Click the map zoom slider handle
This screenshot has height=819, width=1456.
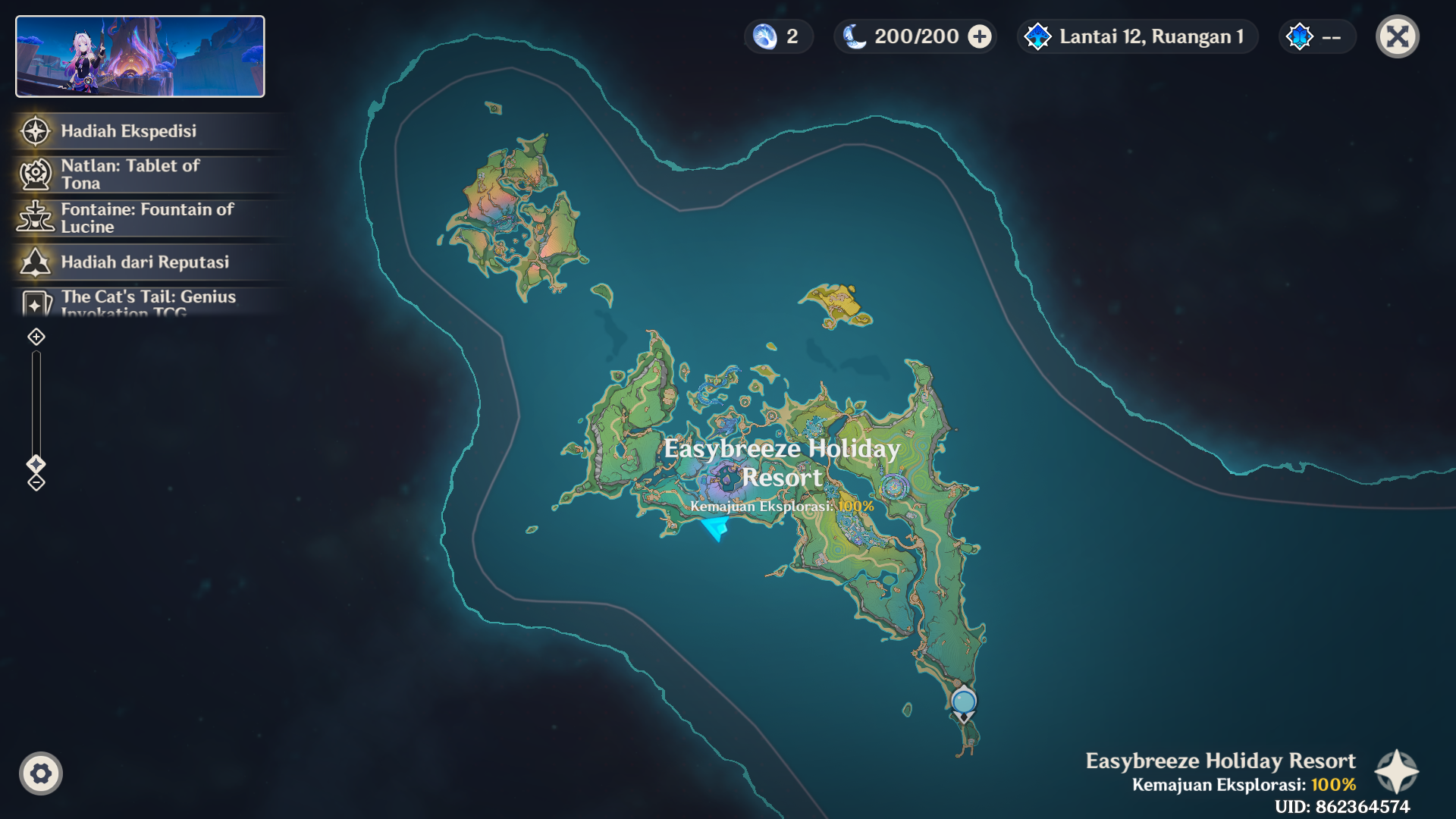coord(36,463)
